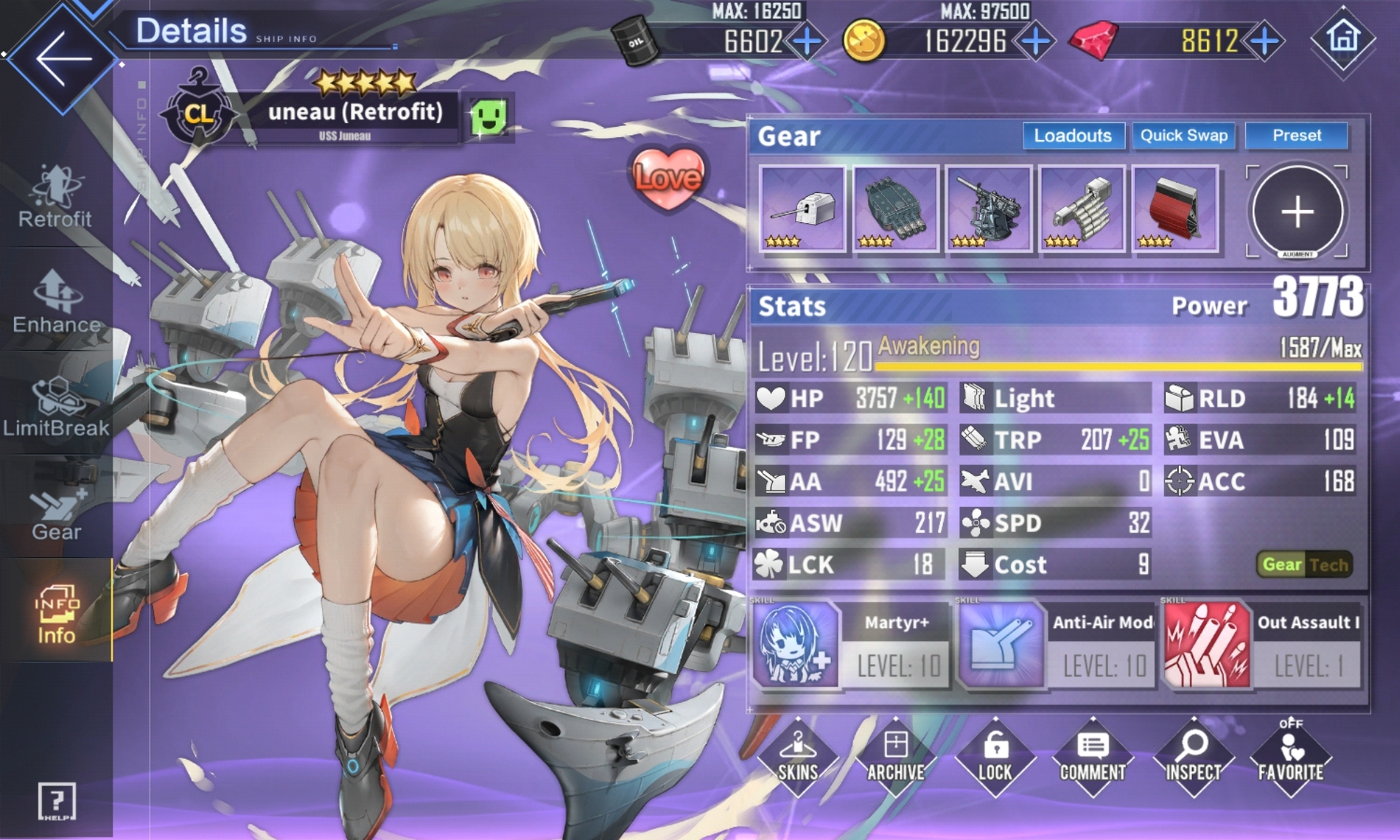Viewport: 1400px width, 840px height.
Task: Select the main gun turret gear slot
Action: (802, 209)
